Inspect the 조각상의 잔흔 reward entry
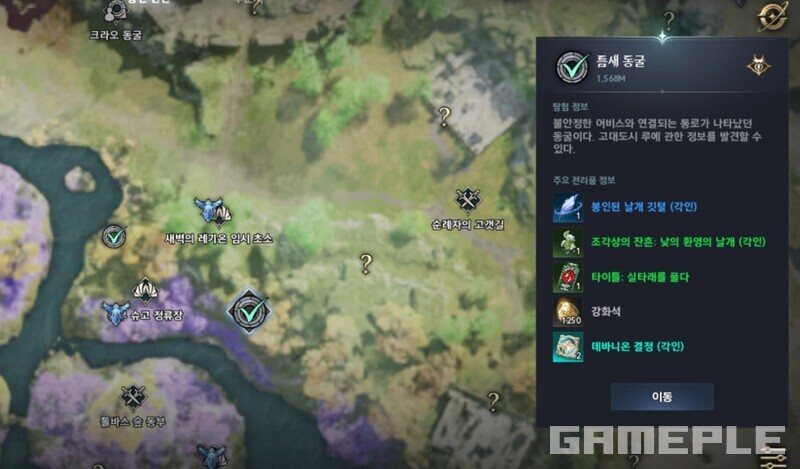This screenshot has height=469, width=800. (x=568, y=242)
